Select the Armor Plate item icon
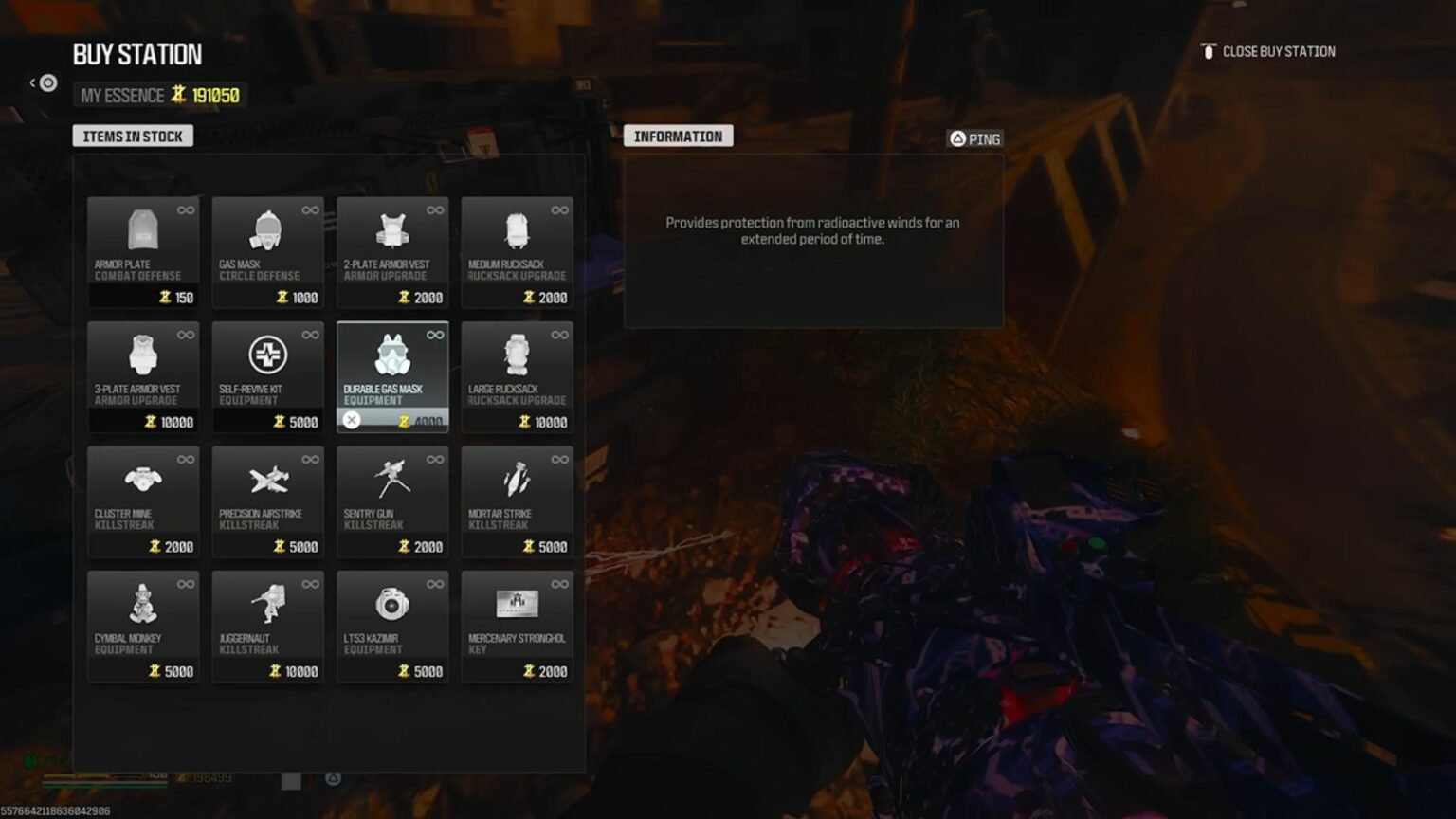This screenshot has width=1456, height=819. (x=142, y=230)
